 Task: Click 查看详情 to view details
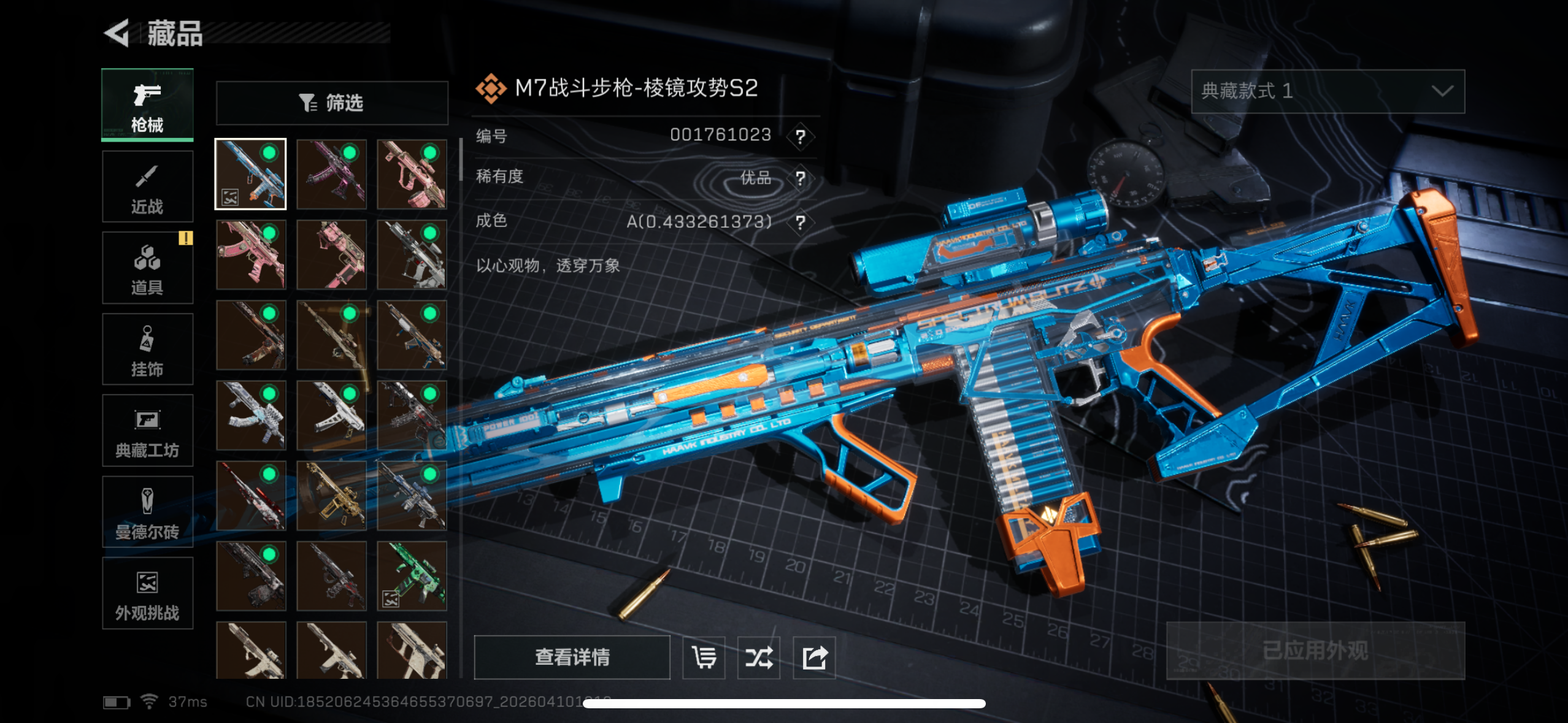[x=572, y=657]
